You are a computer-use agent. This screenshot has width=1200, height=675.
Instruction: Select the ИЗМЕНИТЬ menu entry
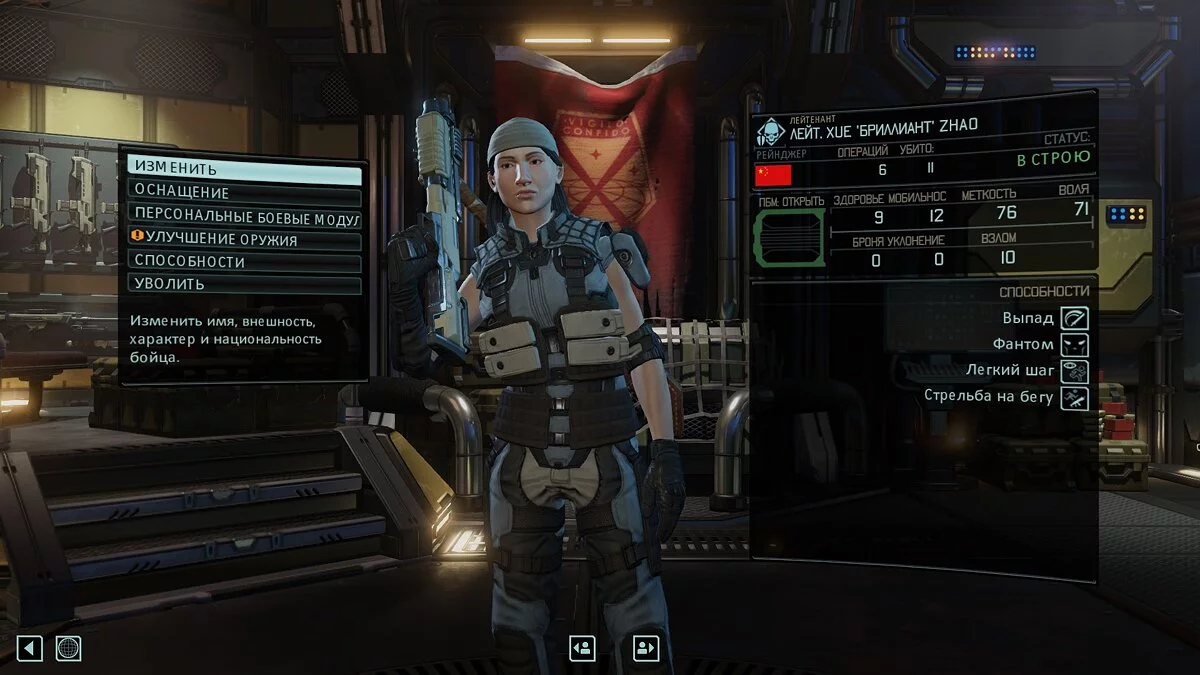244,170
